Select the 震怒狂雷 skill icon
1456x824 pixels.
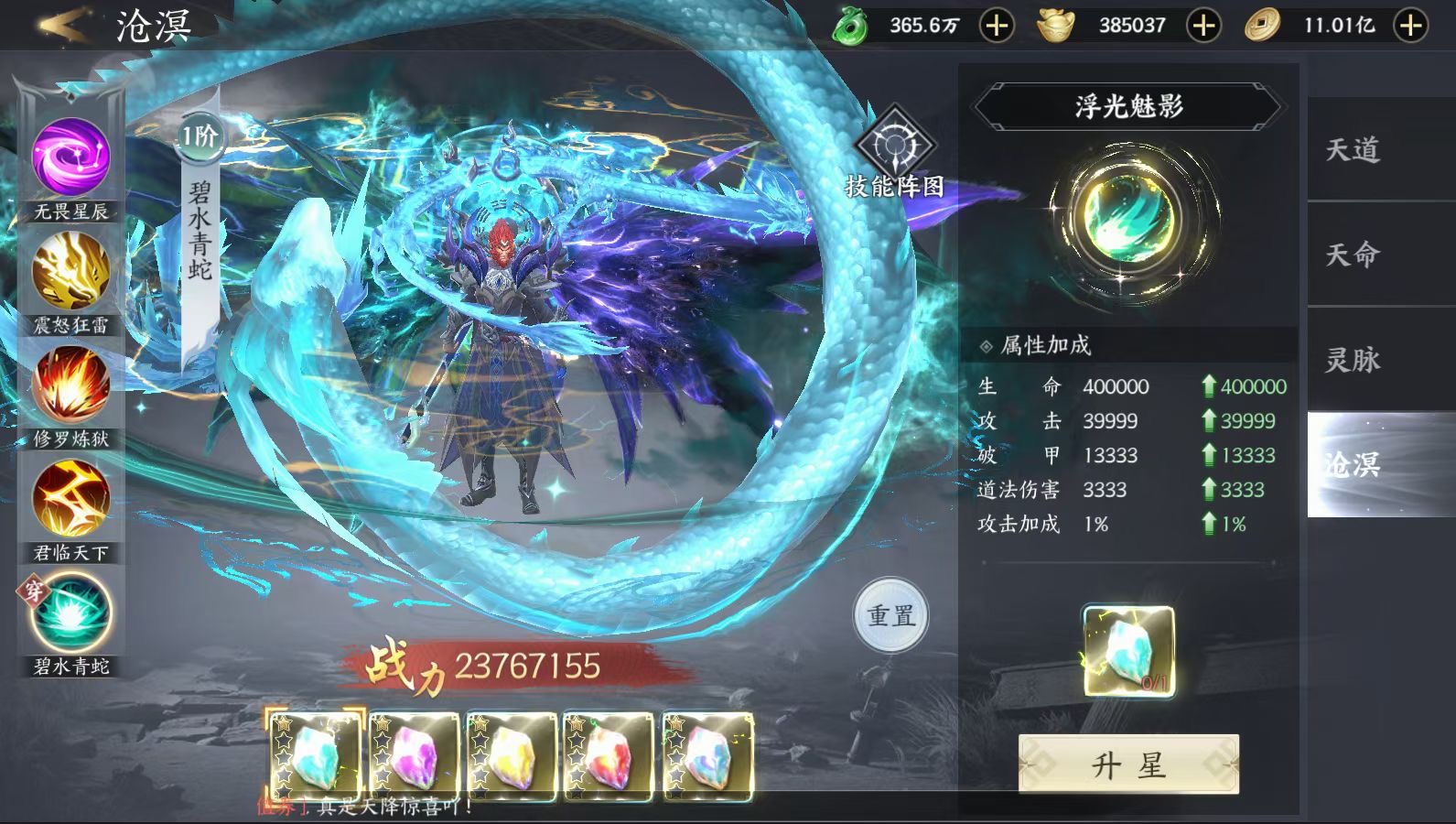71,271
